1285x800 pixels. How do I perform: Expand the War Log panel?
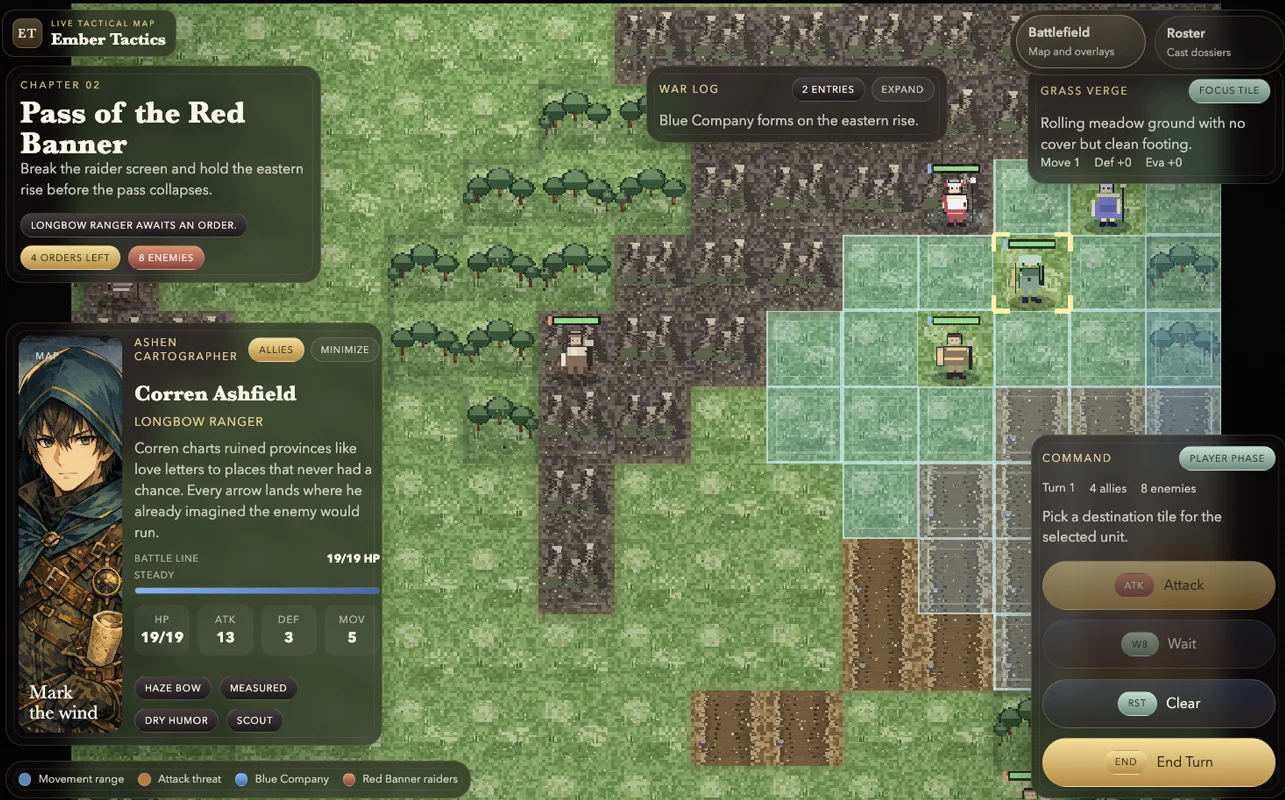[x=902, y=89]
